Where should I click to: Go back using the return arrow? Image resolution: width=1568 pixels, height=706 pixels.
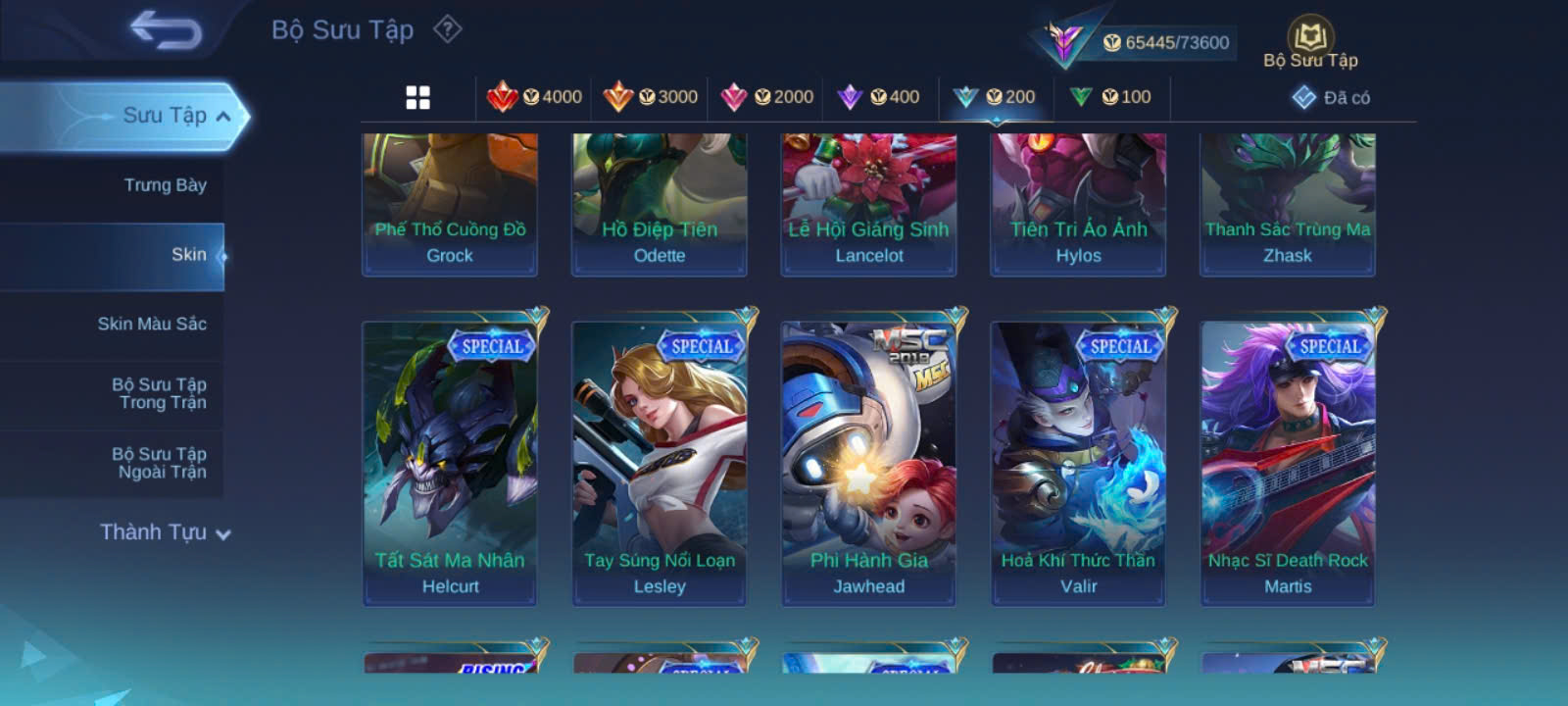[x=166, y=29]
